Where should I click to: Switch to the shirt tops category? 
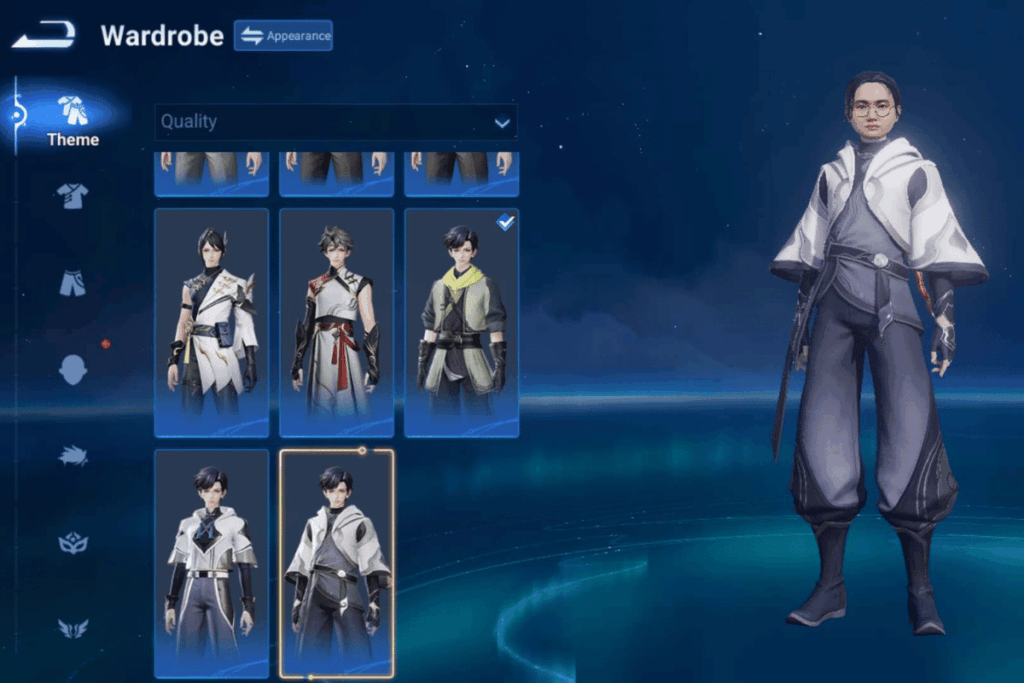point(72,195)
